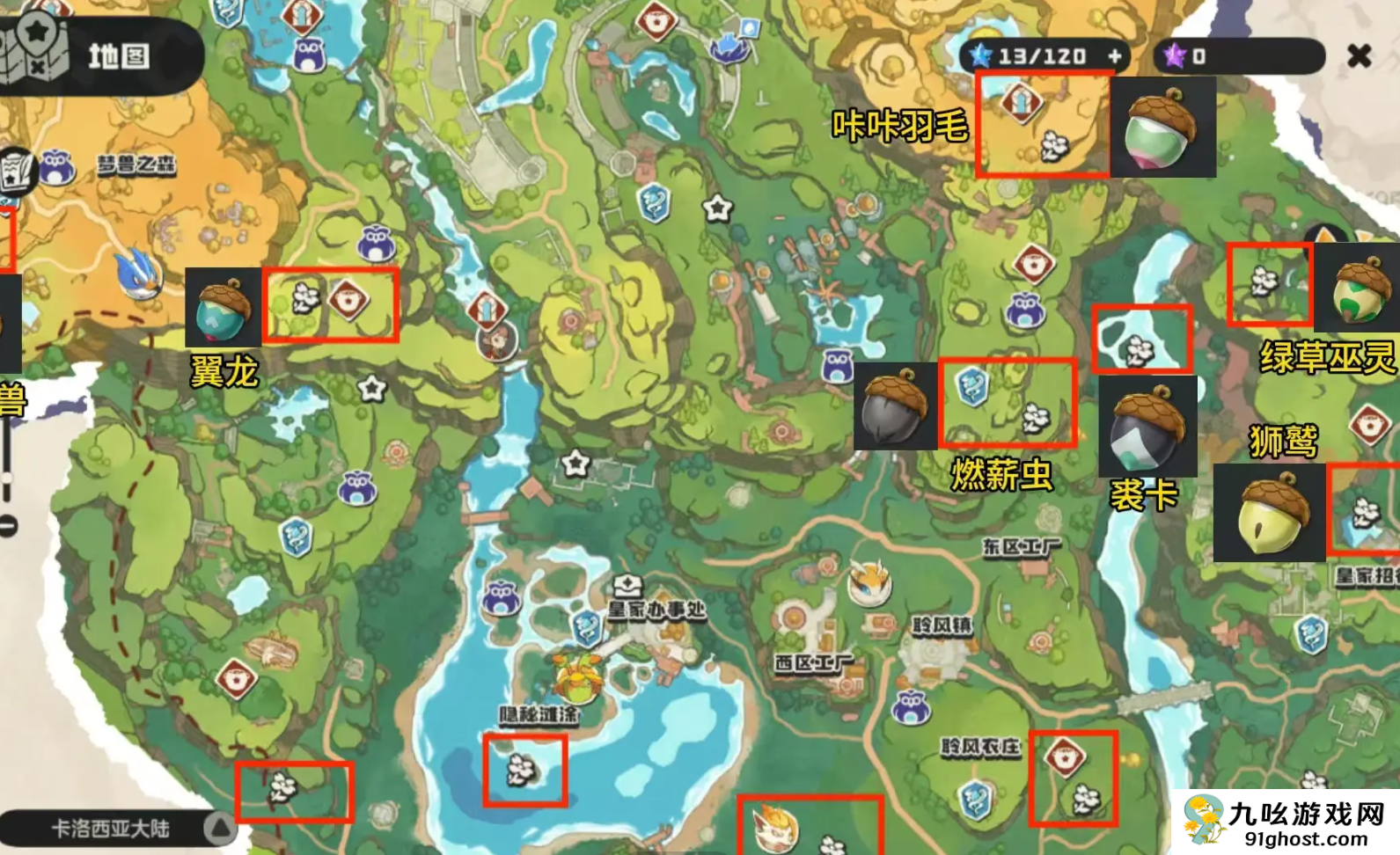Tap the plus button beside 13/120 stars

1115,57
